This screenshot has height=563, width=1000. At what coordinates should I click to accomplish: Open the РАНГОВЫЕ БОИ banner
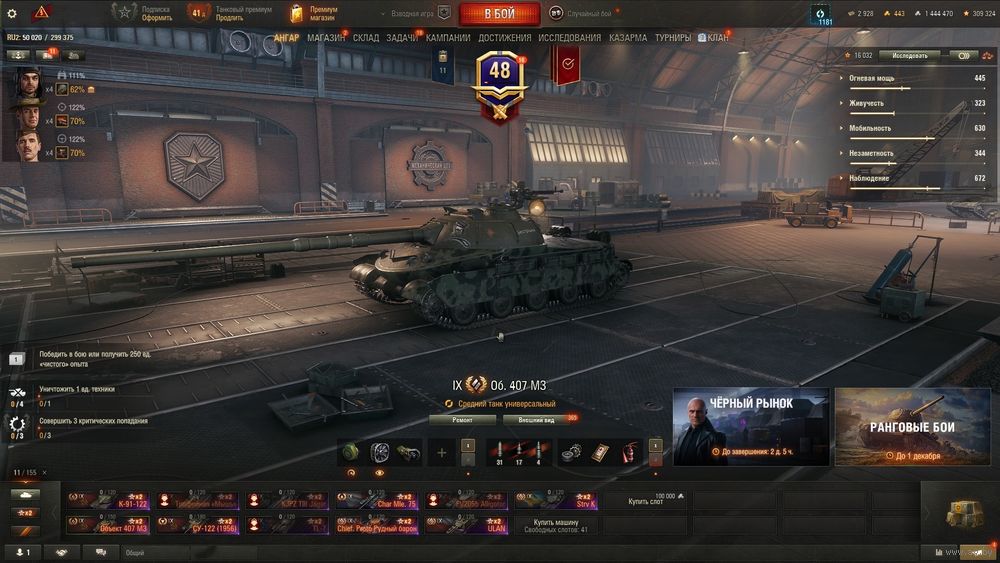pos(913,427)
